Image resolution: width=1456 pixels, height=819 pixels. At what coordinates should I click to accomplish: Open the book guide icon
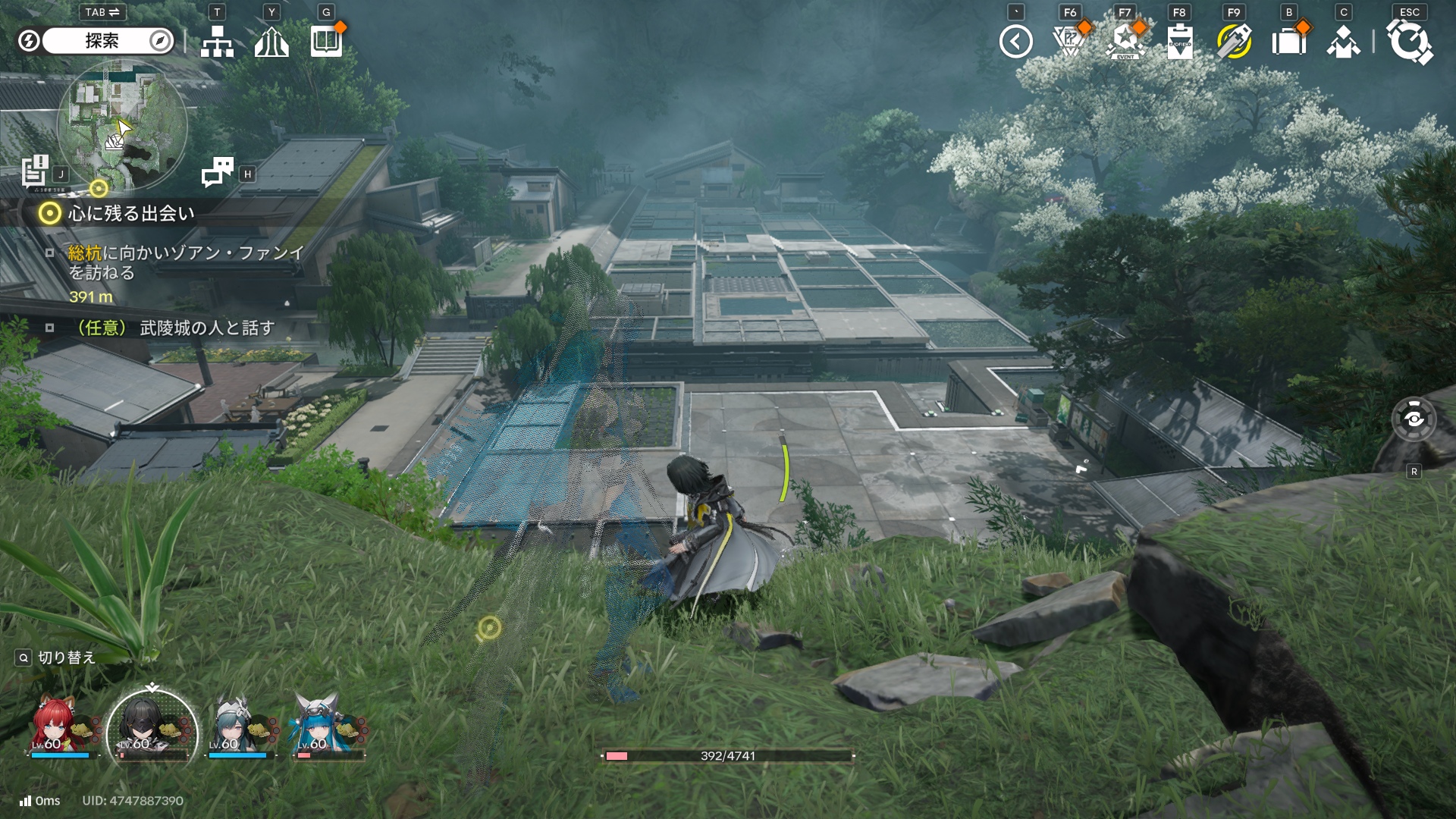326,42
